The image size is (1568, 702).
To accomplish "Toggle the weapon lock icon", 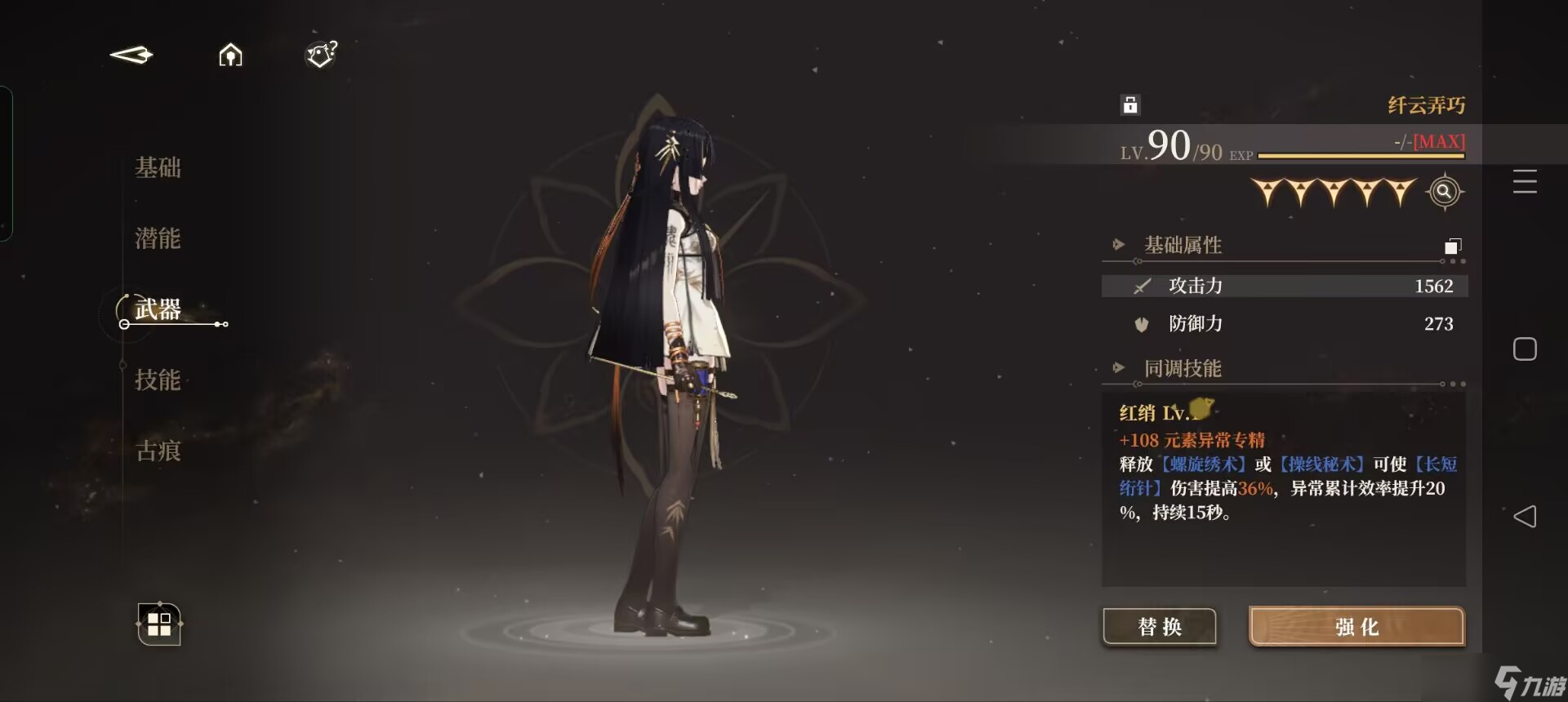I will click(1130, 104).
